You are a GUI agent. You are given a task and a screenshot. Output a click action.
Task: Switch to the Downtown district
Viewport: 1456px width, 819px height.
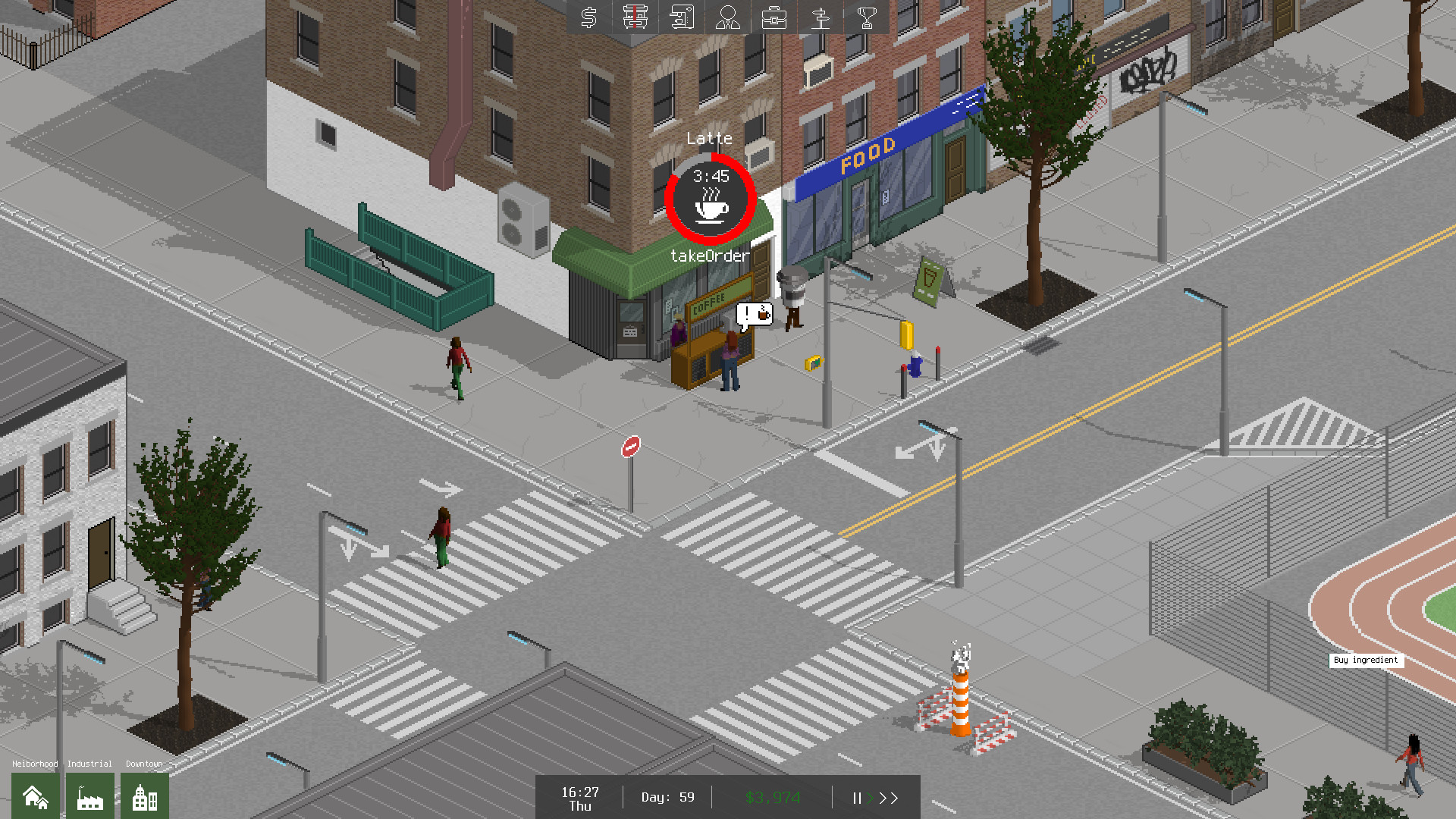point(144,796)
